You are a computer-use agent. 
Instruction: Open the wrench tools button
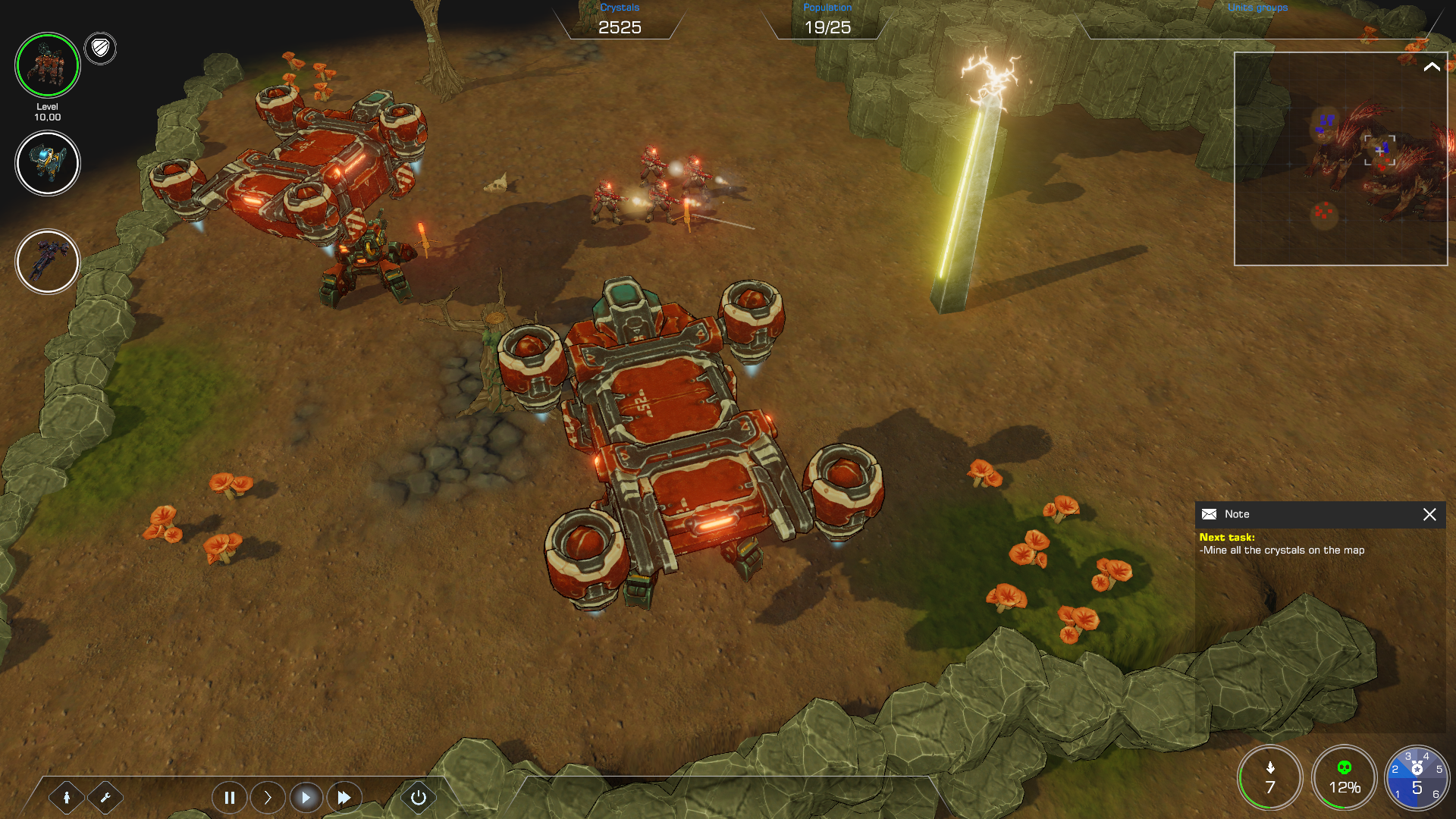click(105, 797)
